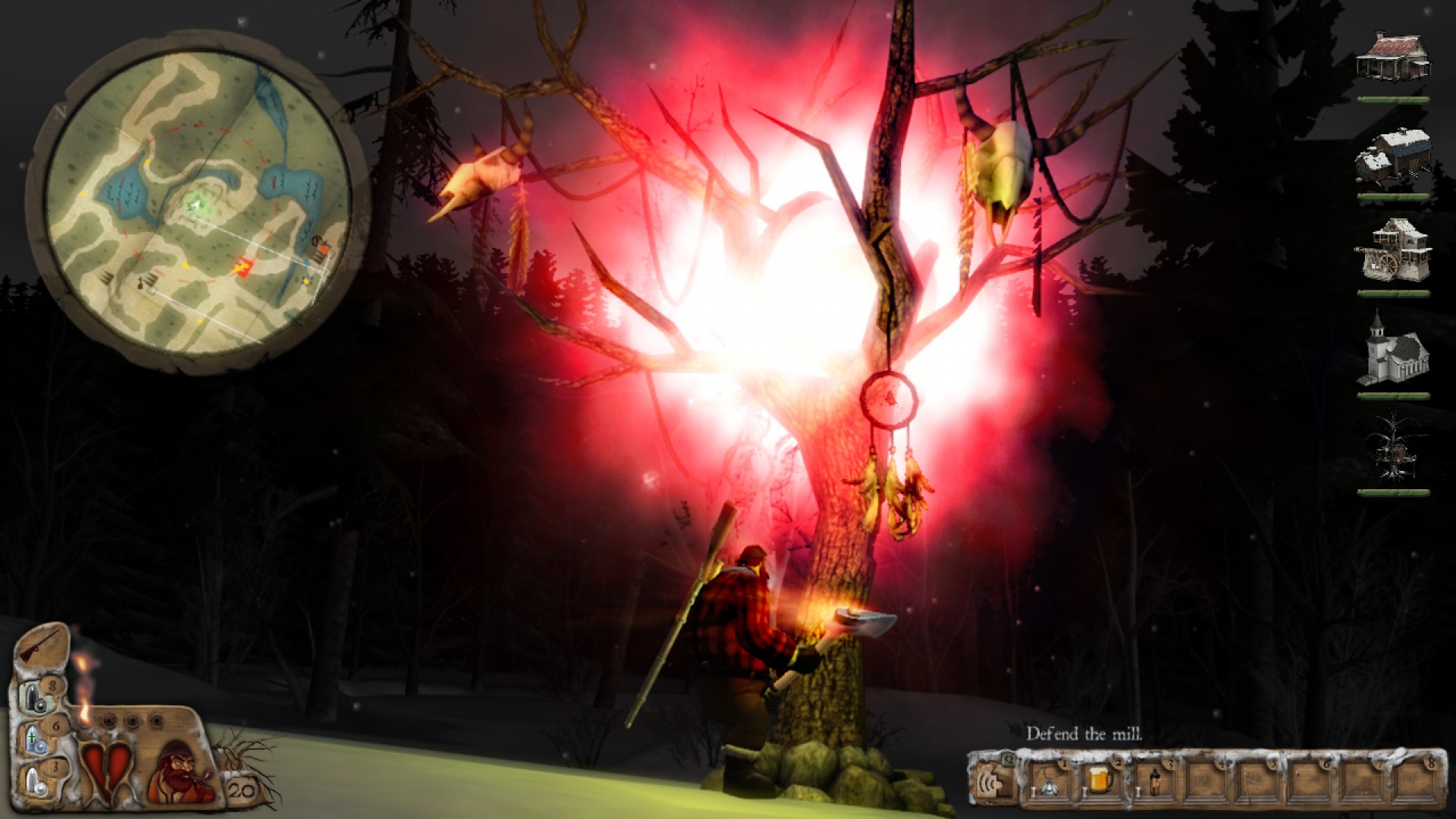
Task: Use the potion bottle in hotbar slot 3
Action: pyautogui.click(x=1154, y=782)
